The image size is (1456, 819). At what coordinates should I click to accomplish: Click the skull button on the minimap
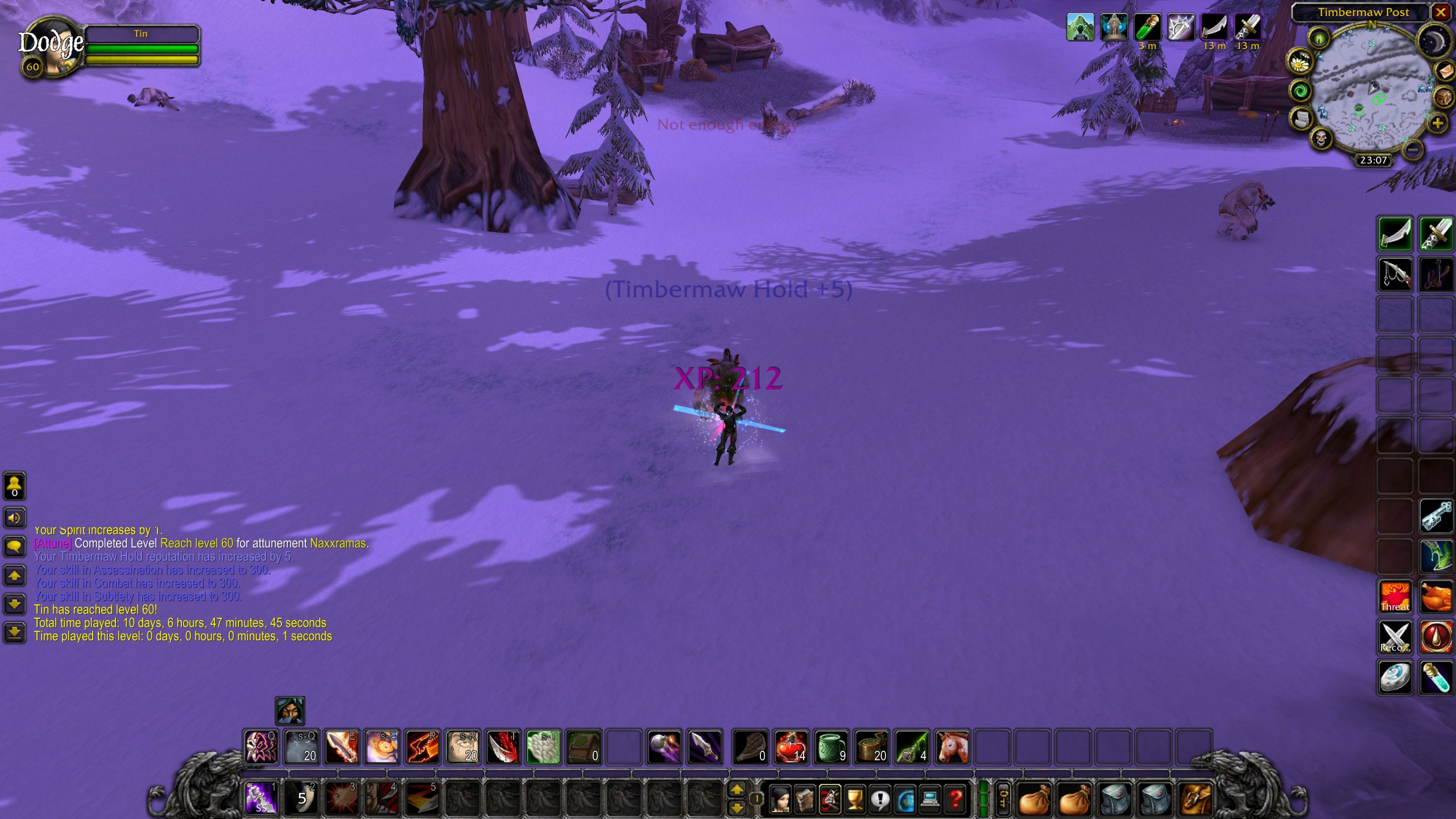1321,138
